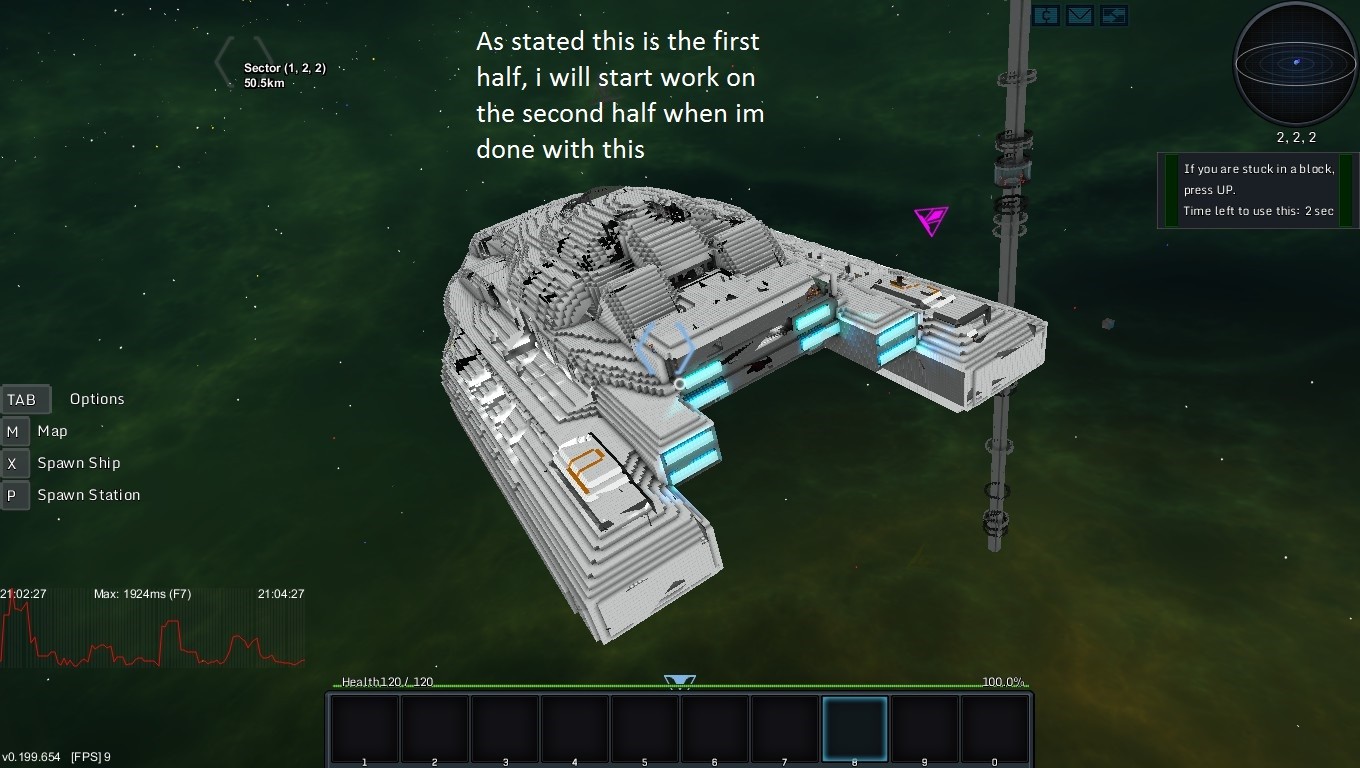Open the circular sector minimap
The height and width of the screenshot is (768, 1360).
[x=1296, y=63]
